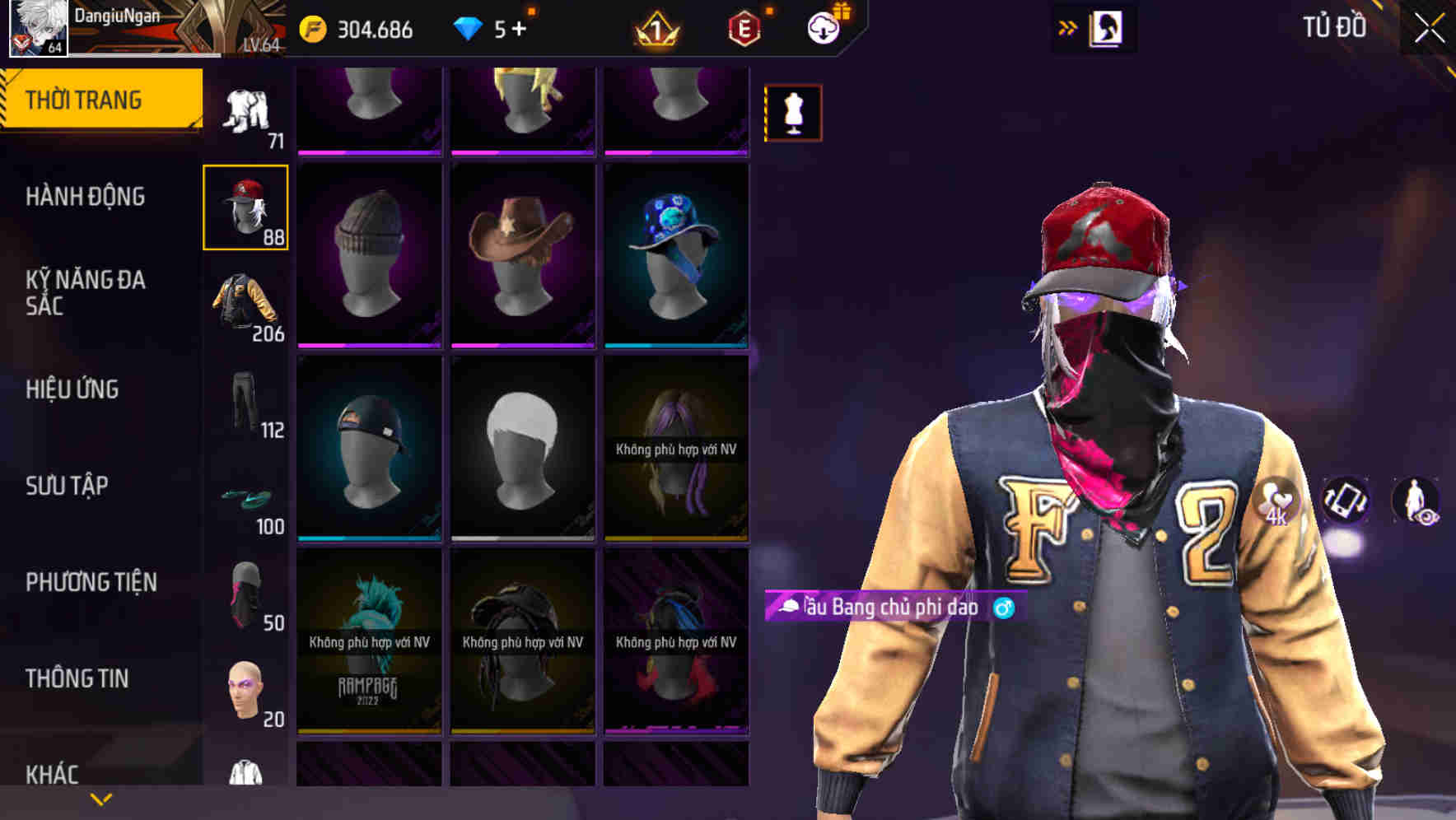Expand the sidebar with the yellow down chevron

101,799
